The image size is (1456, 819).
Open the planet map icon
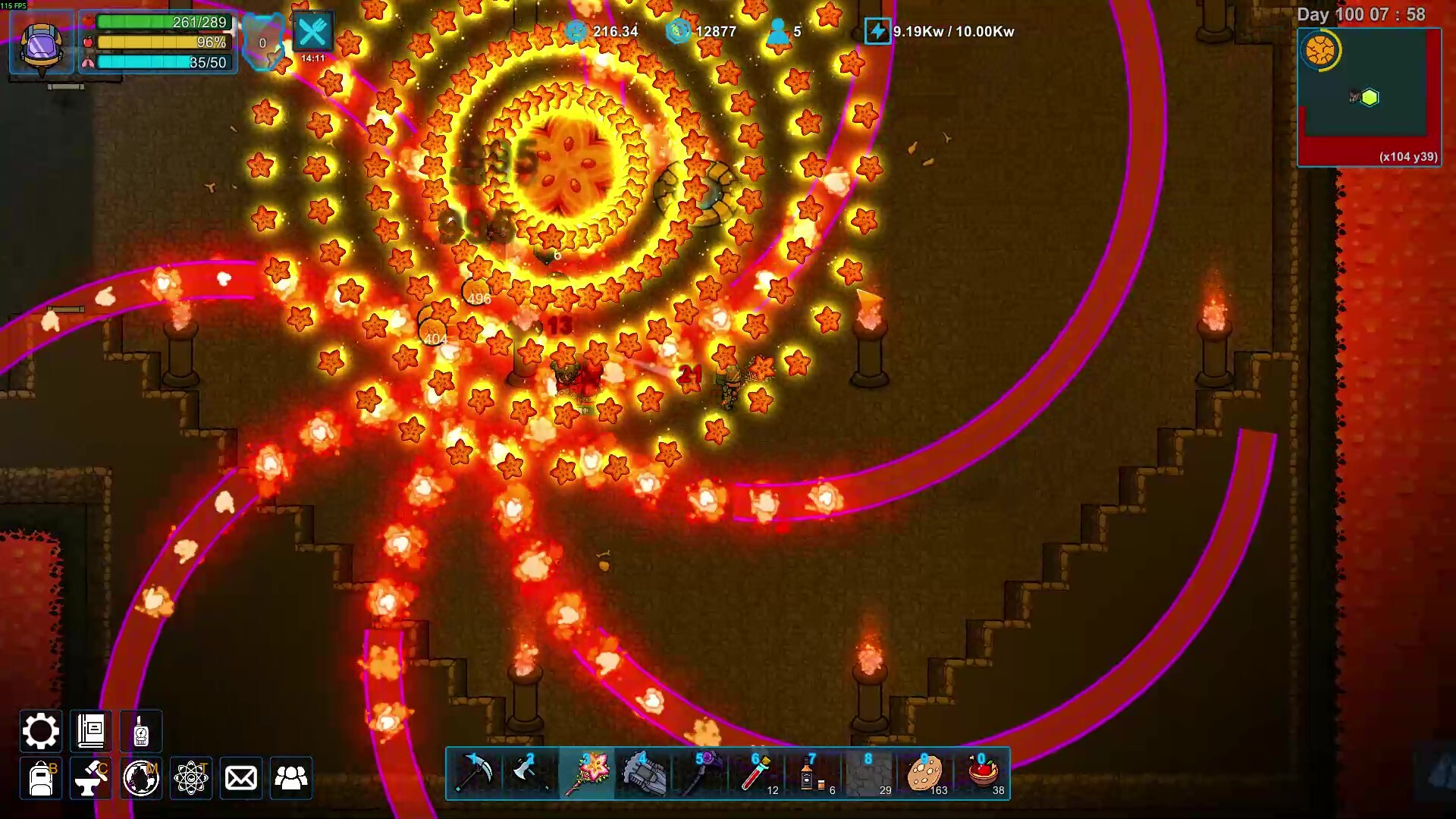(x=141, y=778)
